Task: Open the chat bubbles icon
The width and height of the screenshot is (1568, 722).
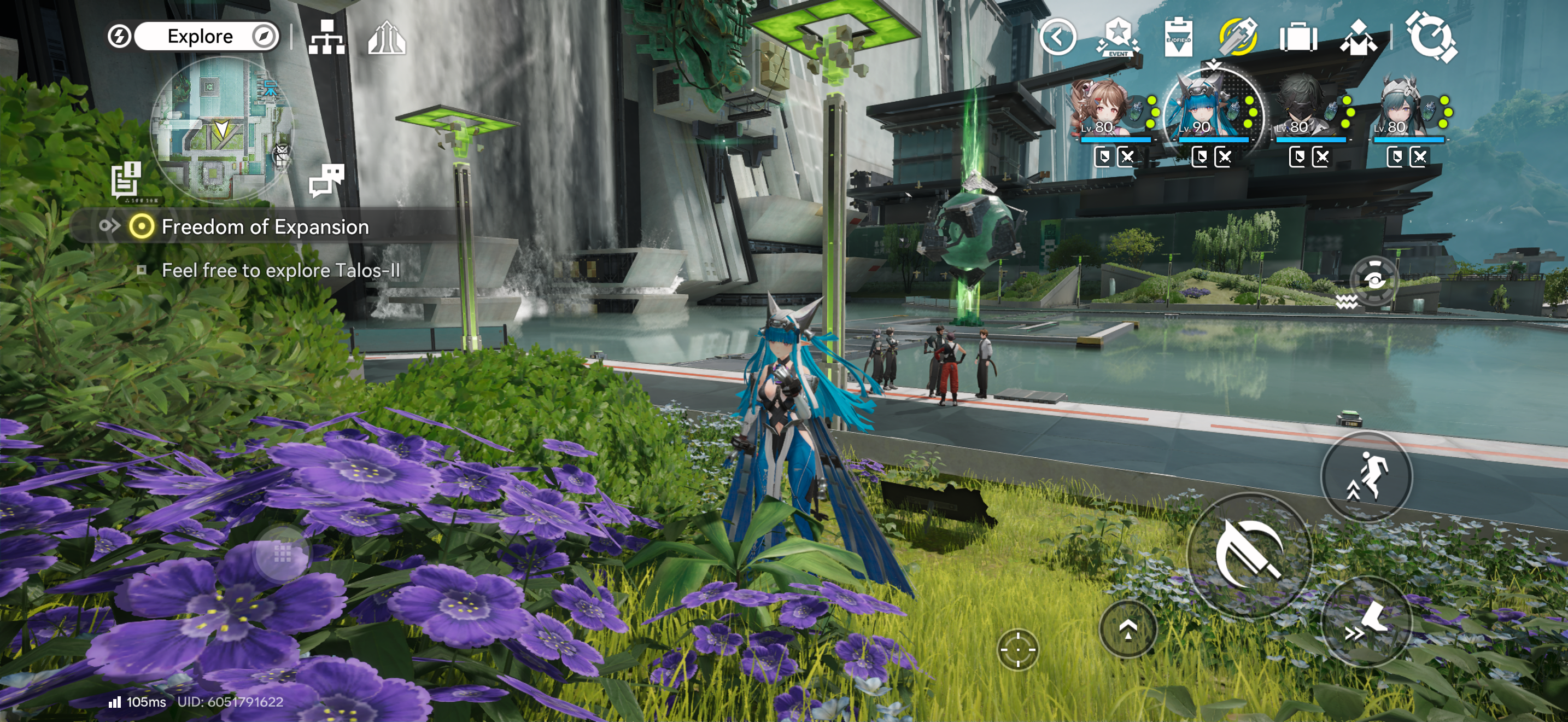Action: tap(326, 180)
